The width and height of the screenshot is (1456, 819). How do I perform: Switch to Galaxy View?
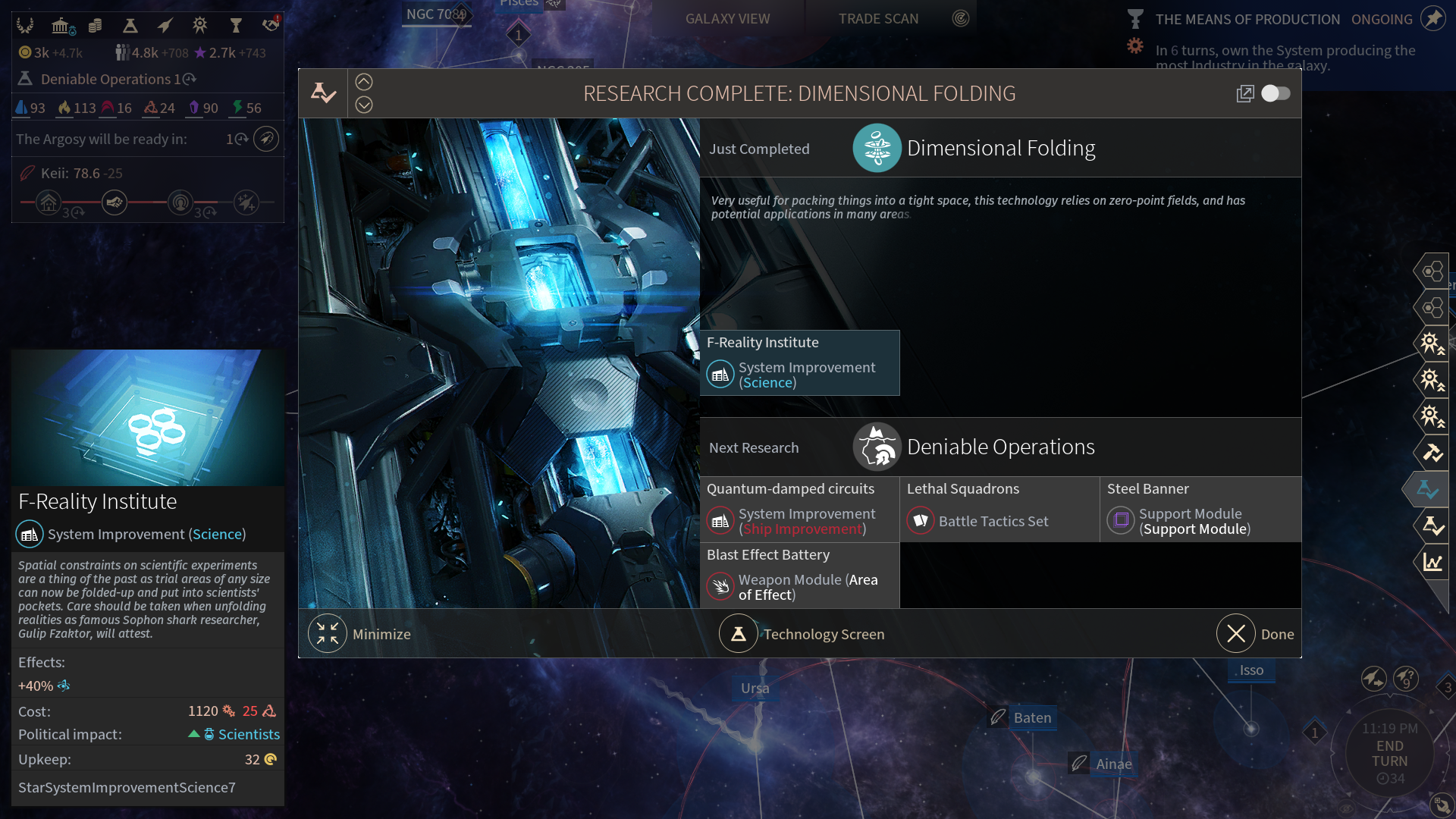[x=727, y=19]
